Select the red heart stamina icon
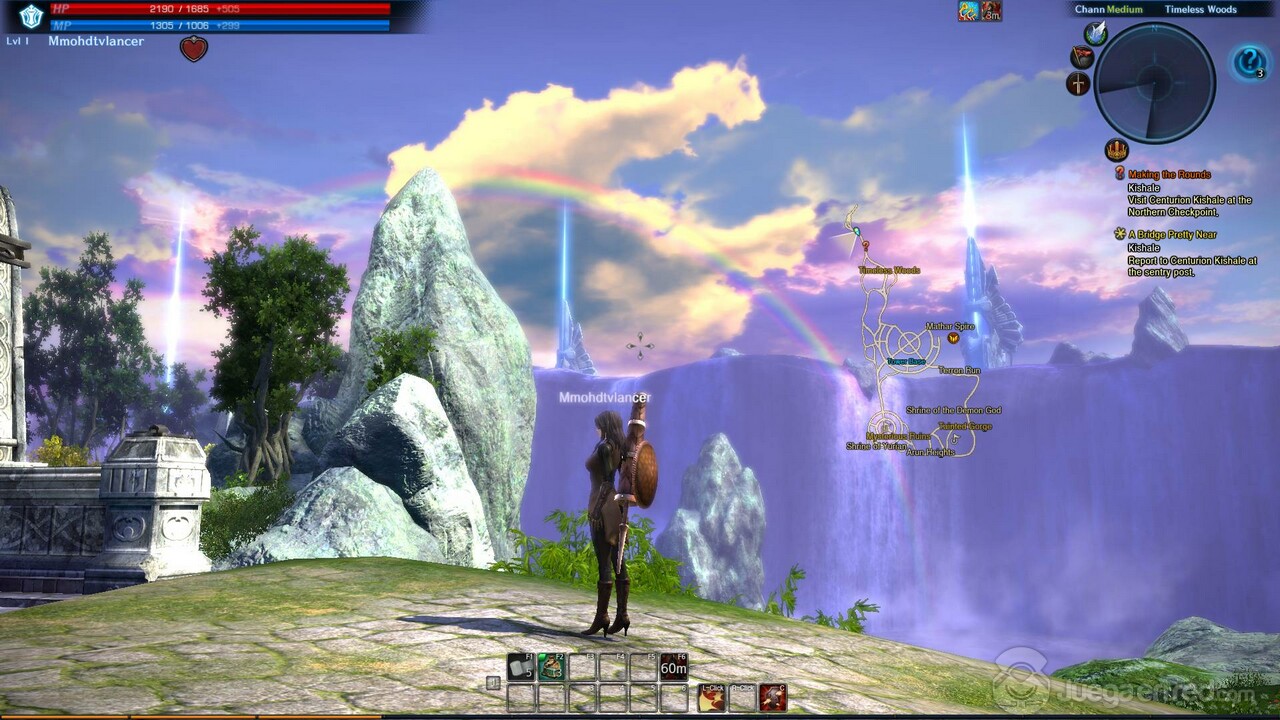1280x720 pixels. tap(194, 48)
